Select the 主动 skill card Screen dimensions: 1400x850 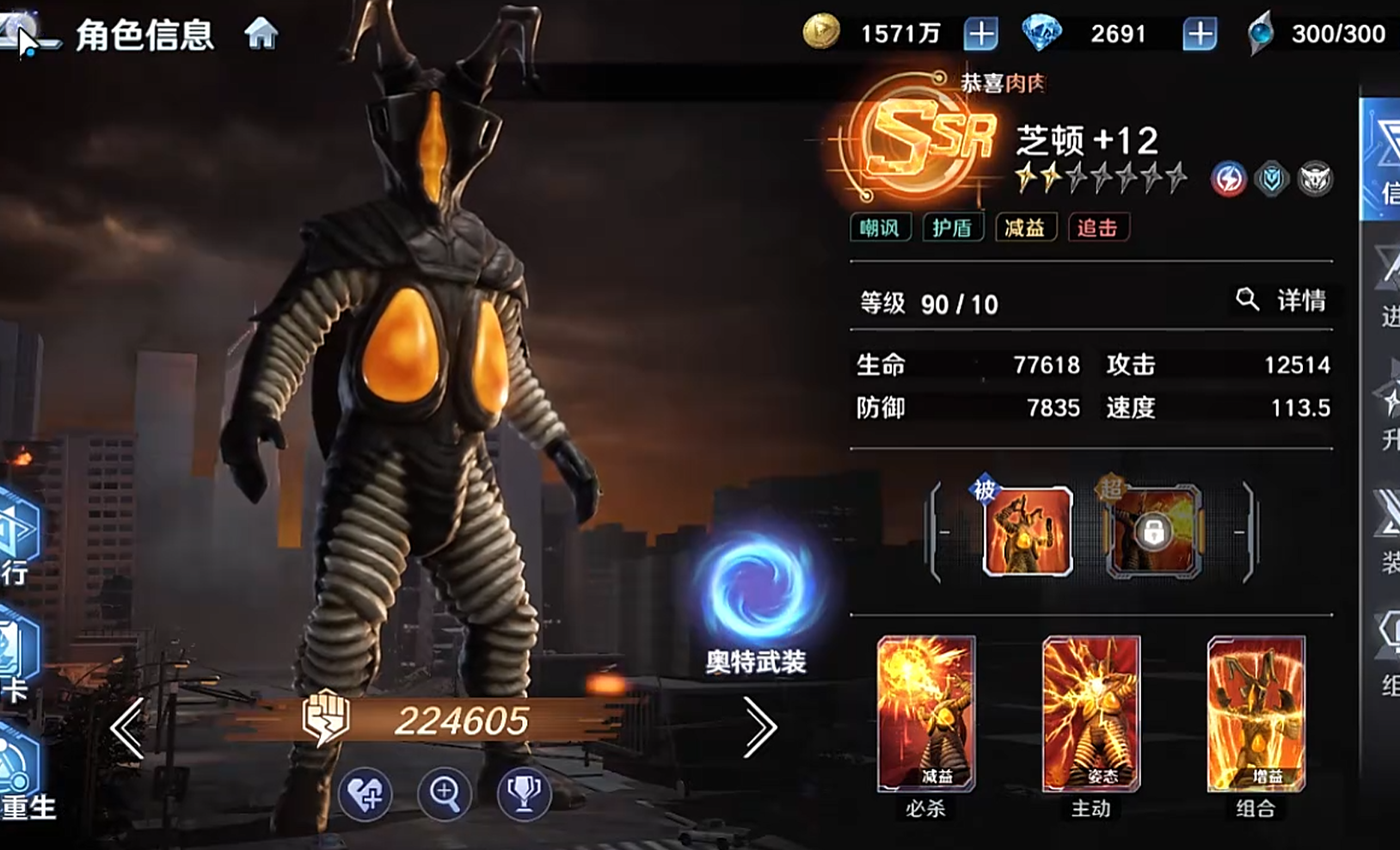coord(1090,714)
